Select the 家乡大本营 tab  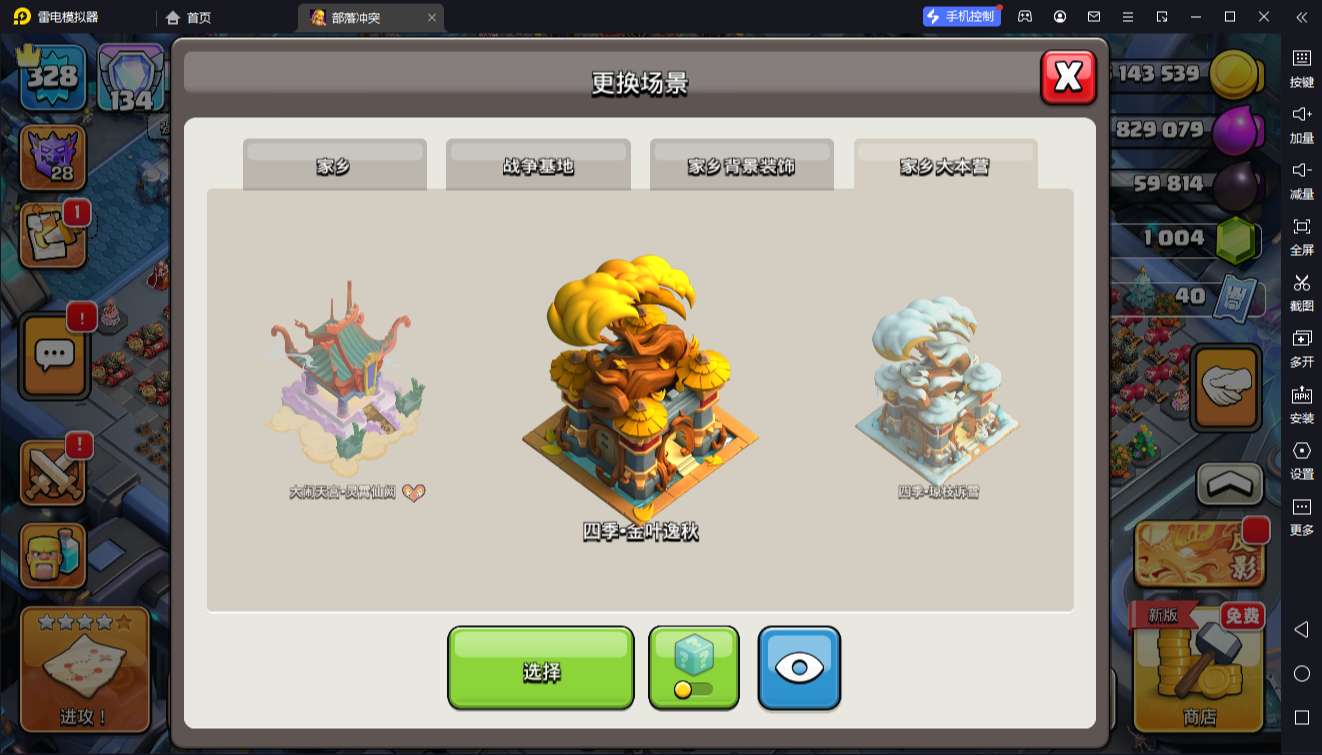click(945, 165)
